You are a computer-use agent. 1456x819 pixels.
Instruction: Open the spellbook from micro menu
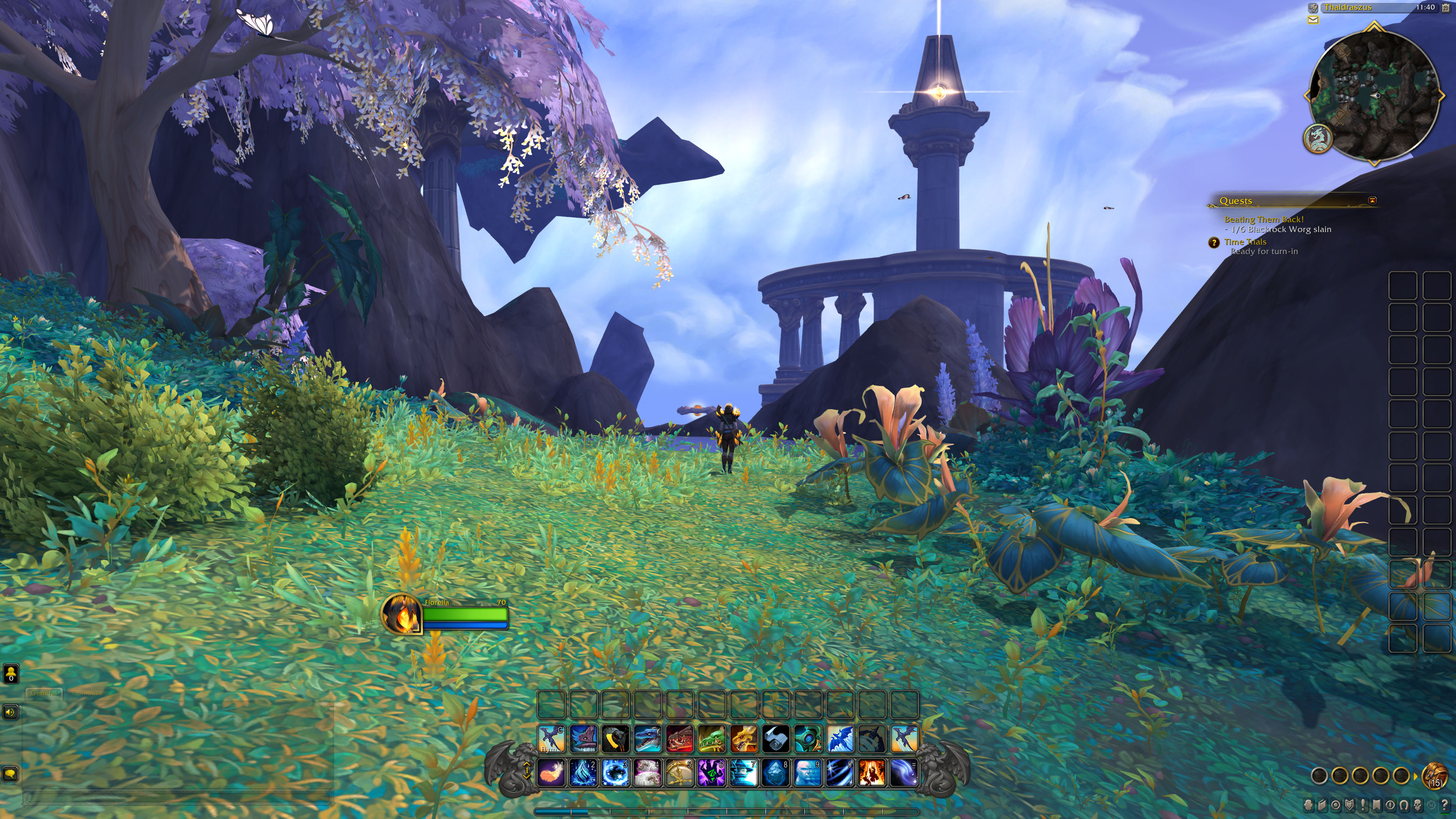(x=1323, y=804)
